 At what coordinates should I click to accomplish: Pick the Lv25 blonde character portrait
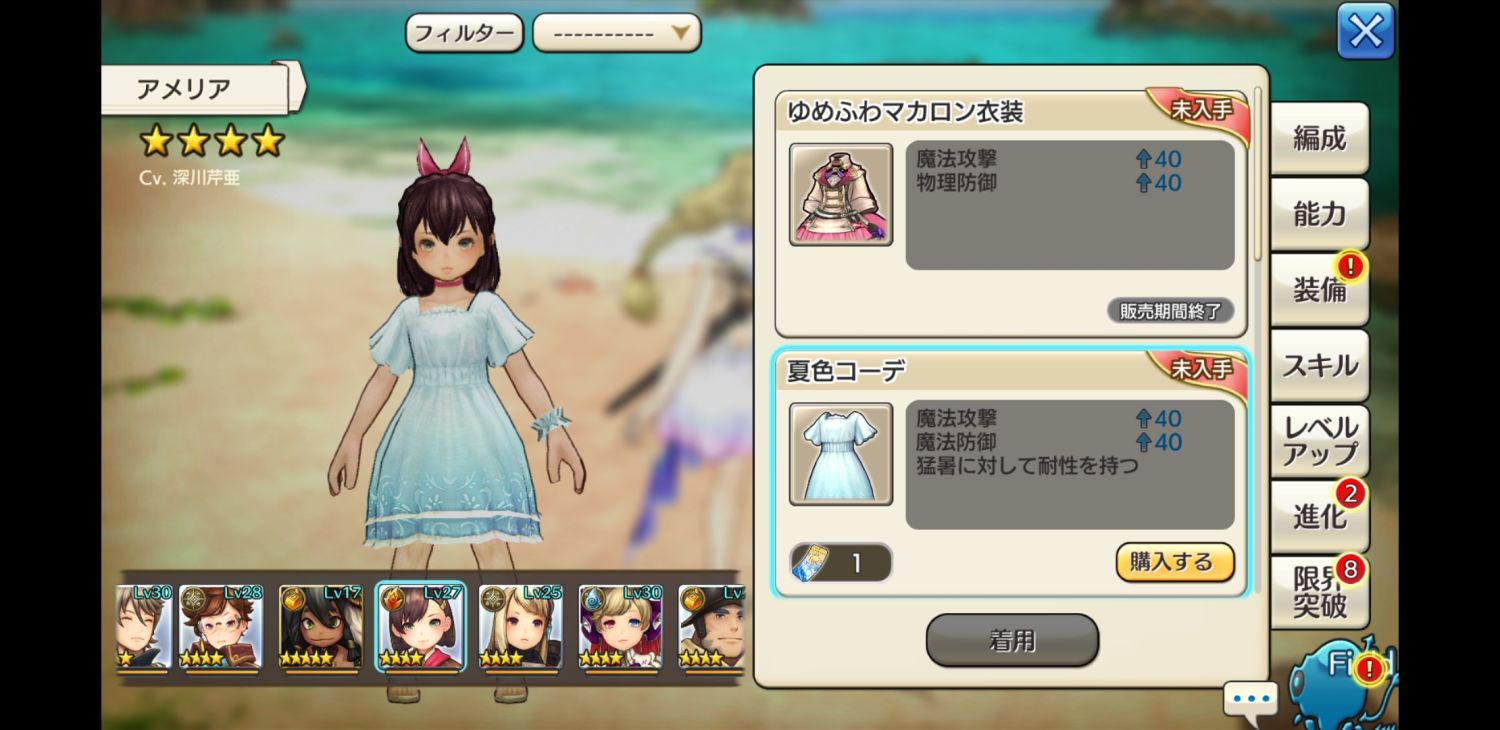pyautogui.click(x=520, y=627)
